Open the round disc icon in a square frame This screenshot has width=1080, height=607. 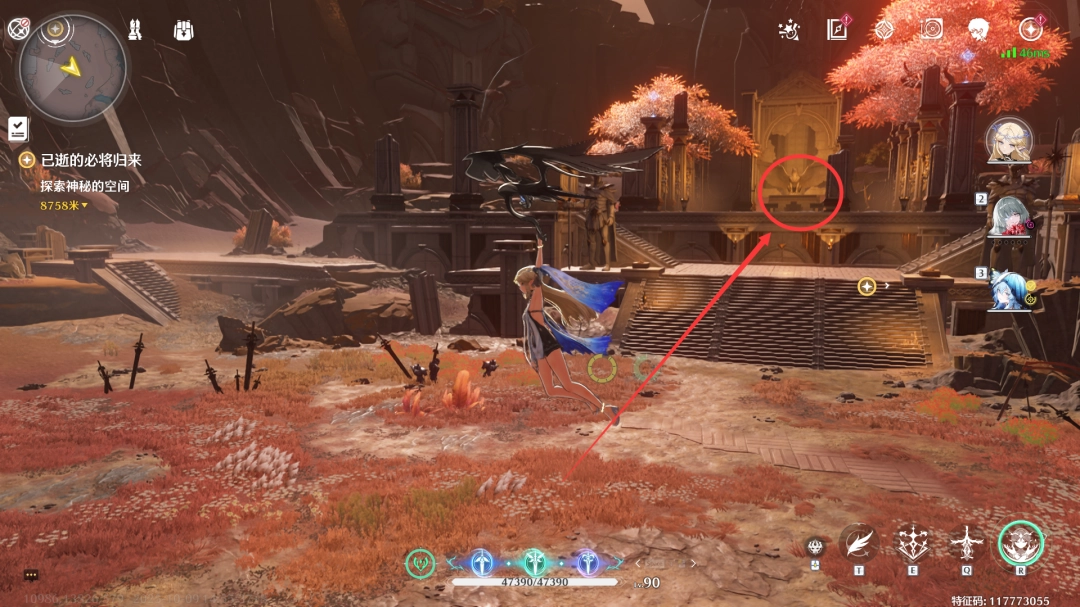click(x=932, y=29)
